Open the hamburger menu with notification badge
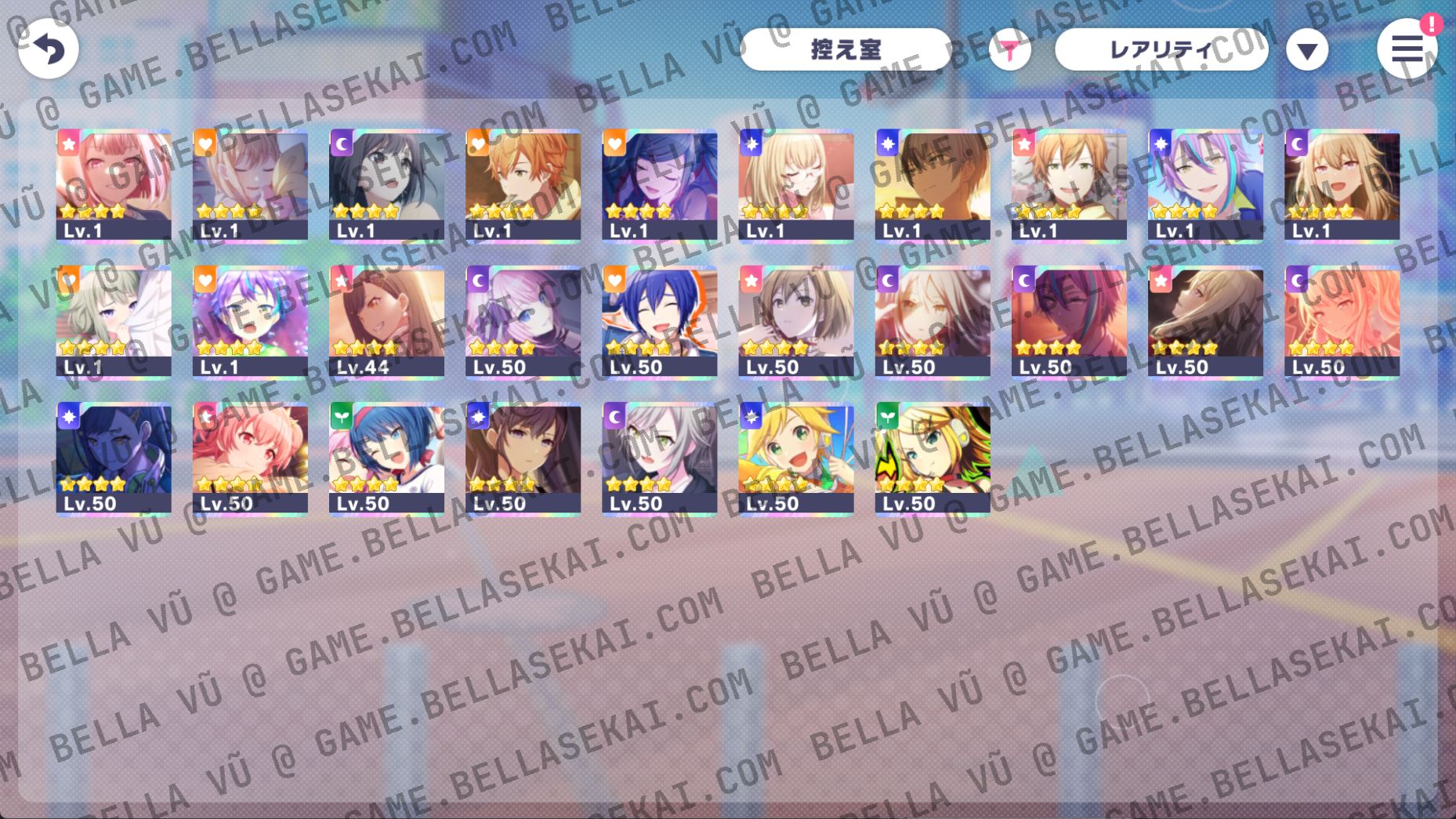 pos(1408,49)
